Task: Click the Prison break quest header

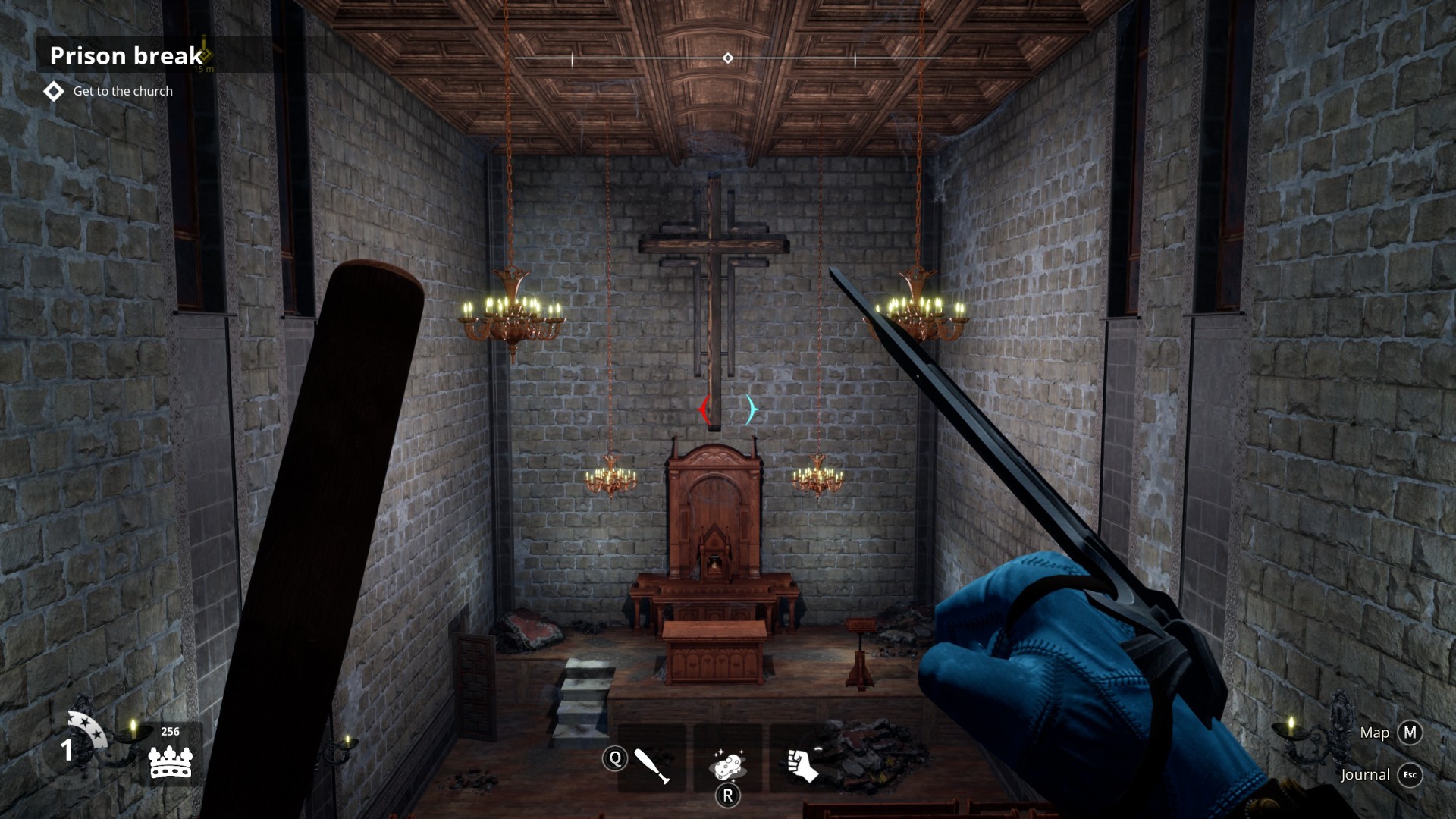Action: pos(125,55)
